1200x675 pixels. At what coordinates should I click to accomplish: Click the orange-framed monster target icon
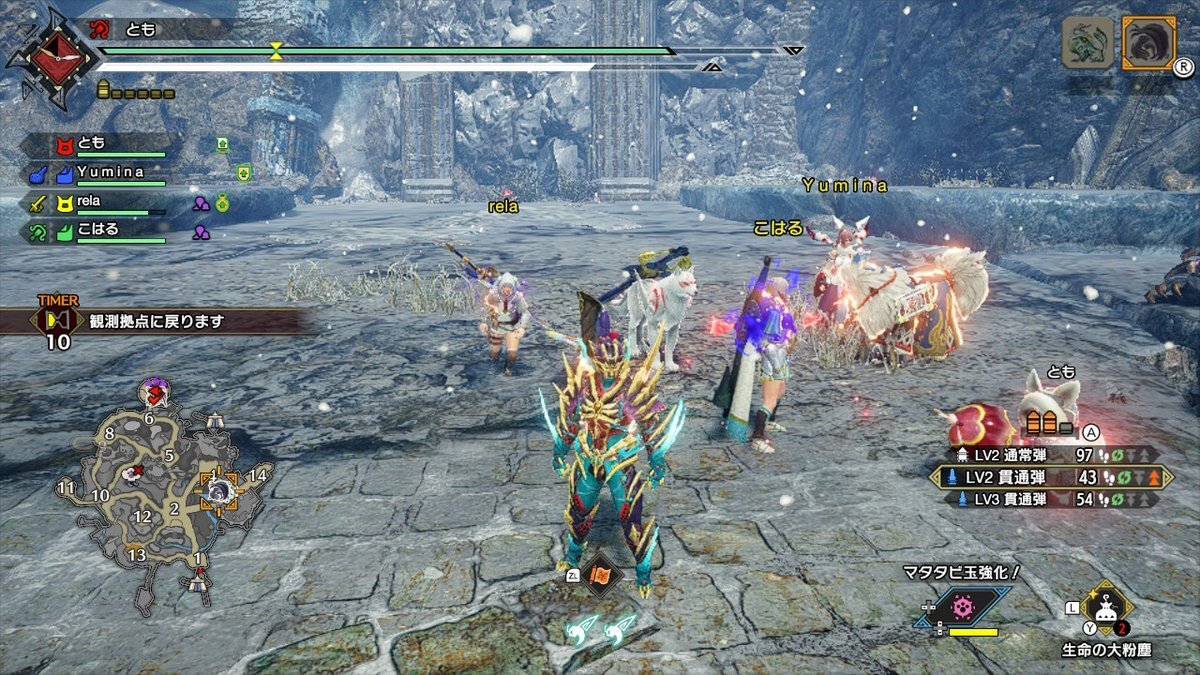[x=1148, y=42]
